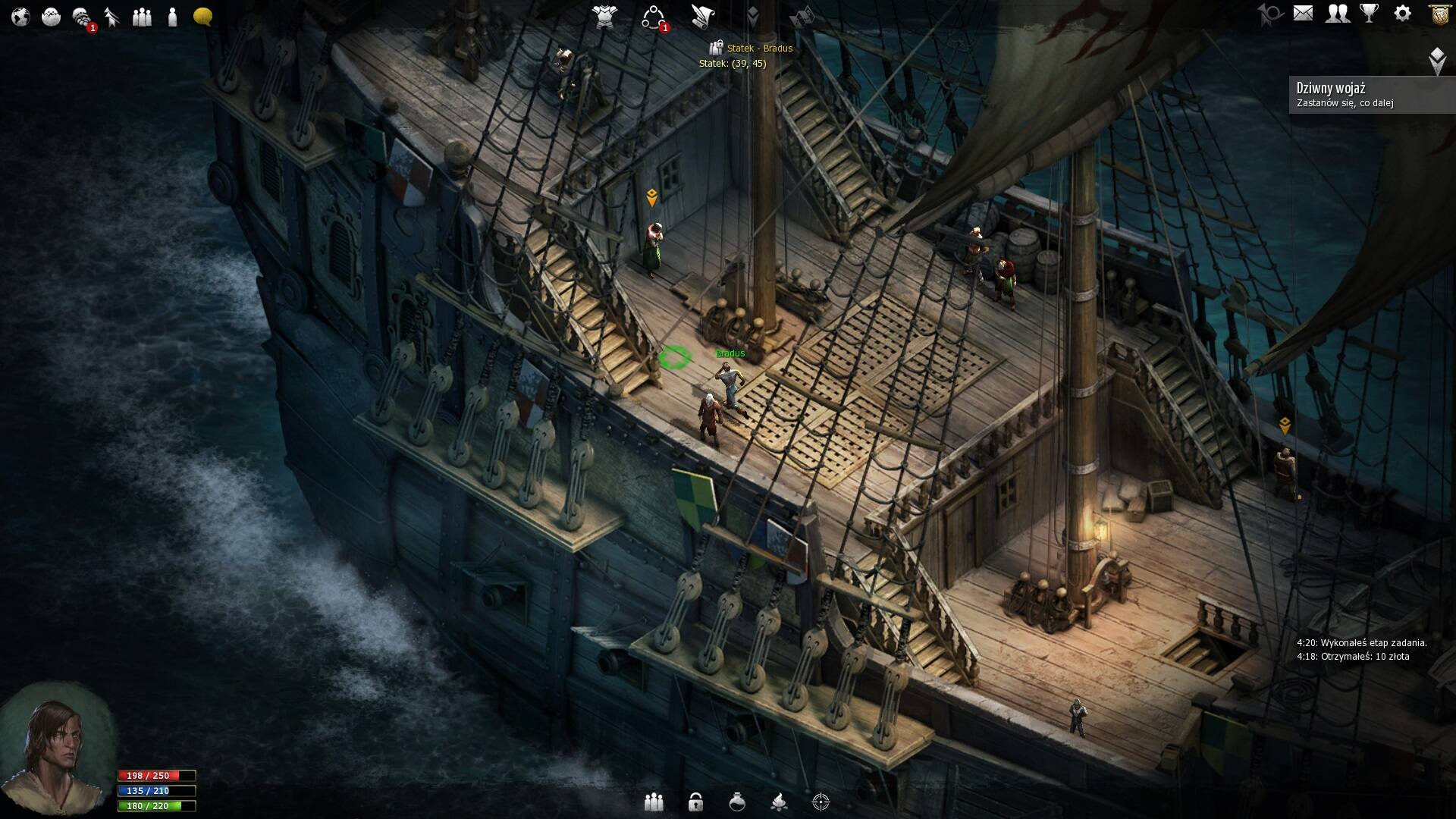Toggle the padlock icon in bottom bar
Screen dimensions: 1456x819
[695, 802]
